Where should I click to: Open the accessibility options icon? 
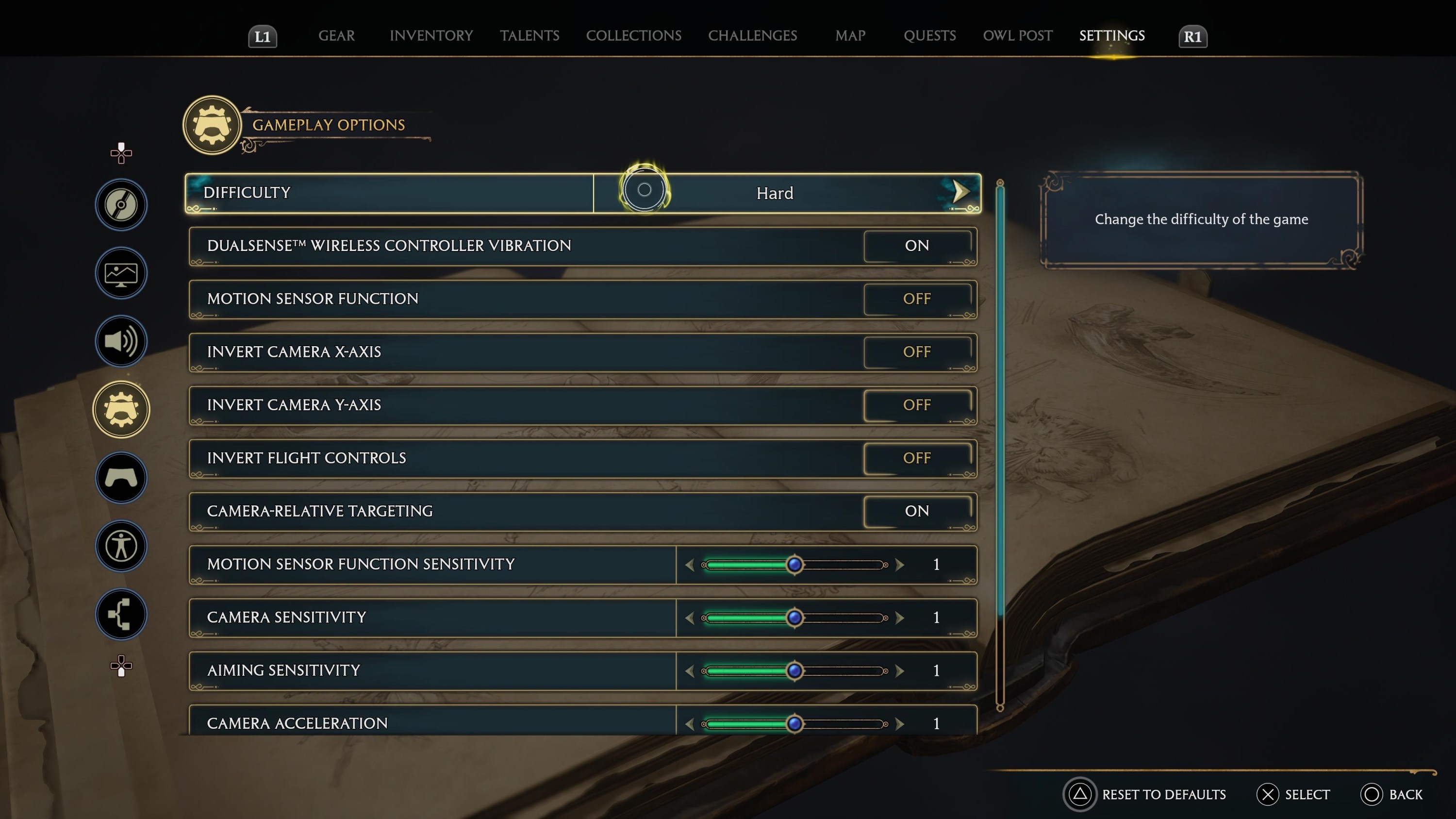point(121,546)
